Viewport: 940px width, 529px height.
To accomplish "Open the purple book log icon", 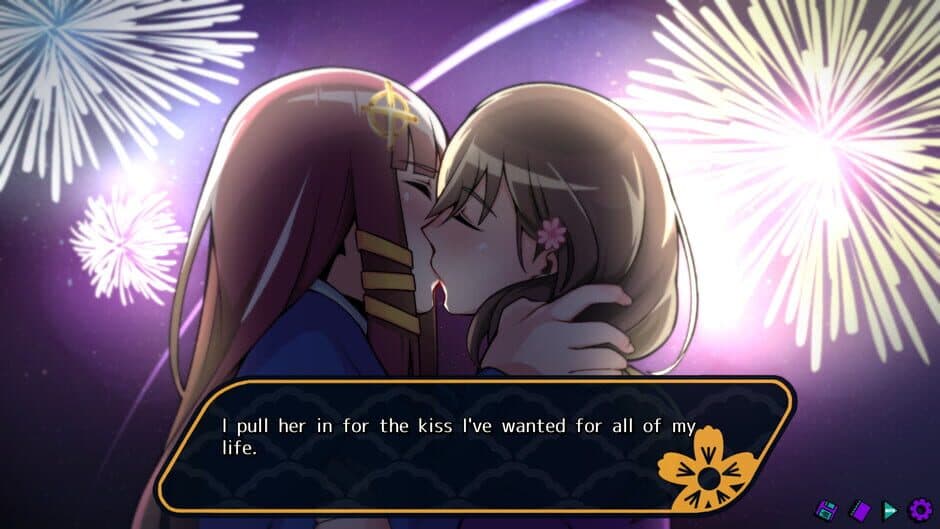I will [859, 510].
